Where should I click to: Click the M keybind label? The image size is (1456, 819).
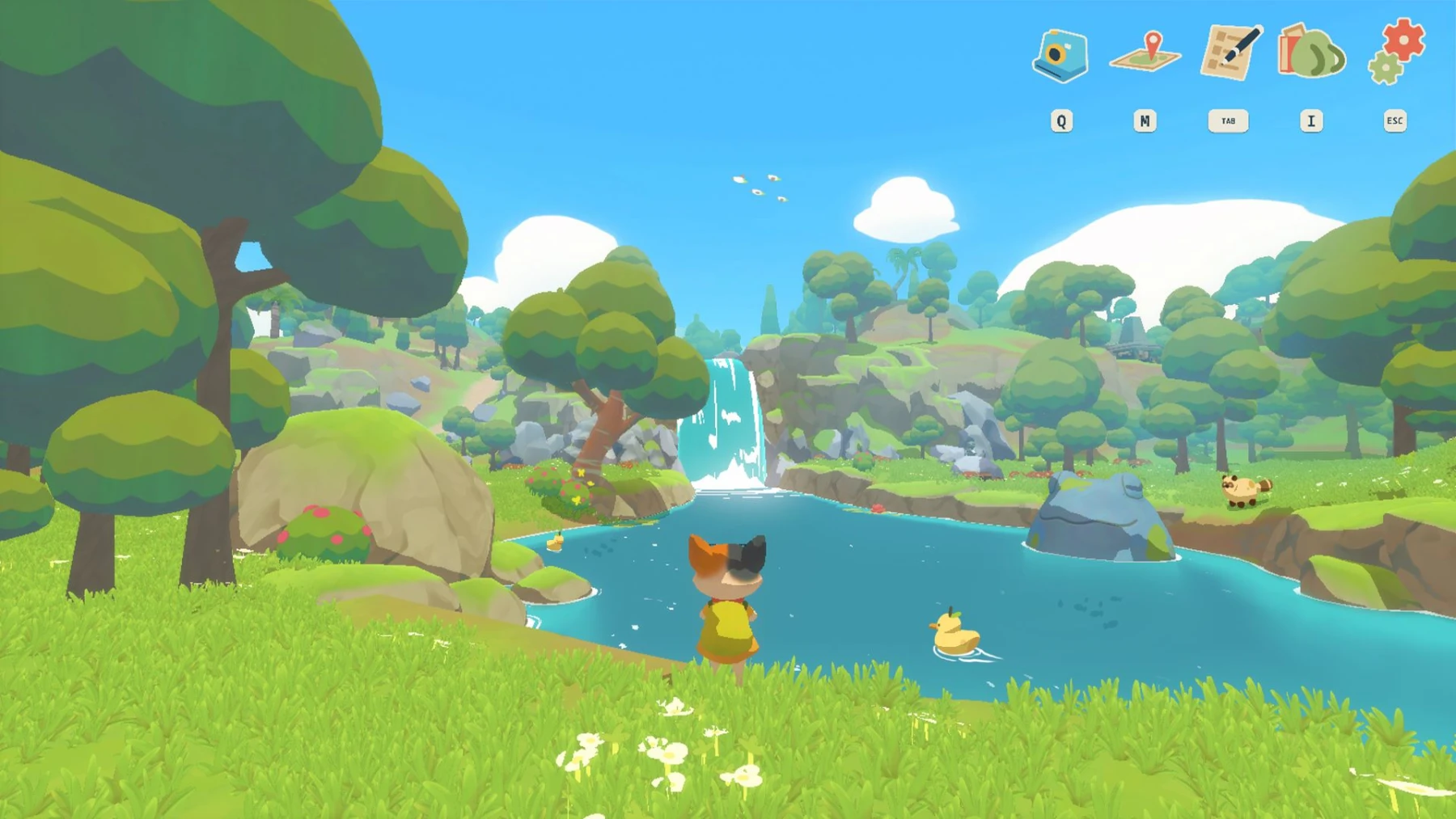click(x=1146, y=120)
